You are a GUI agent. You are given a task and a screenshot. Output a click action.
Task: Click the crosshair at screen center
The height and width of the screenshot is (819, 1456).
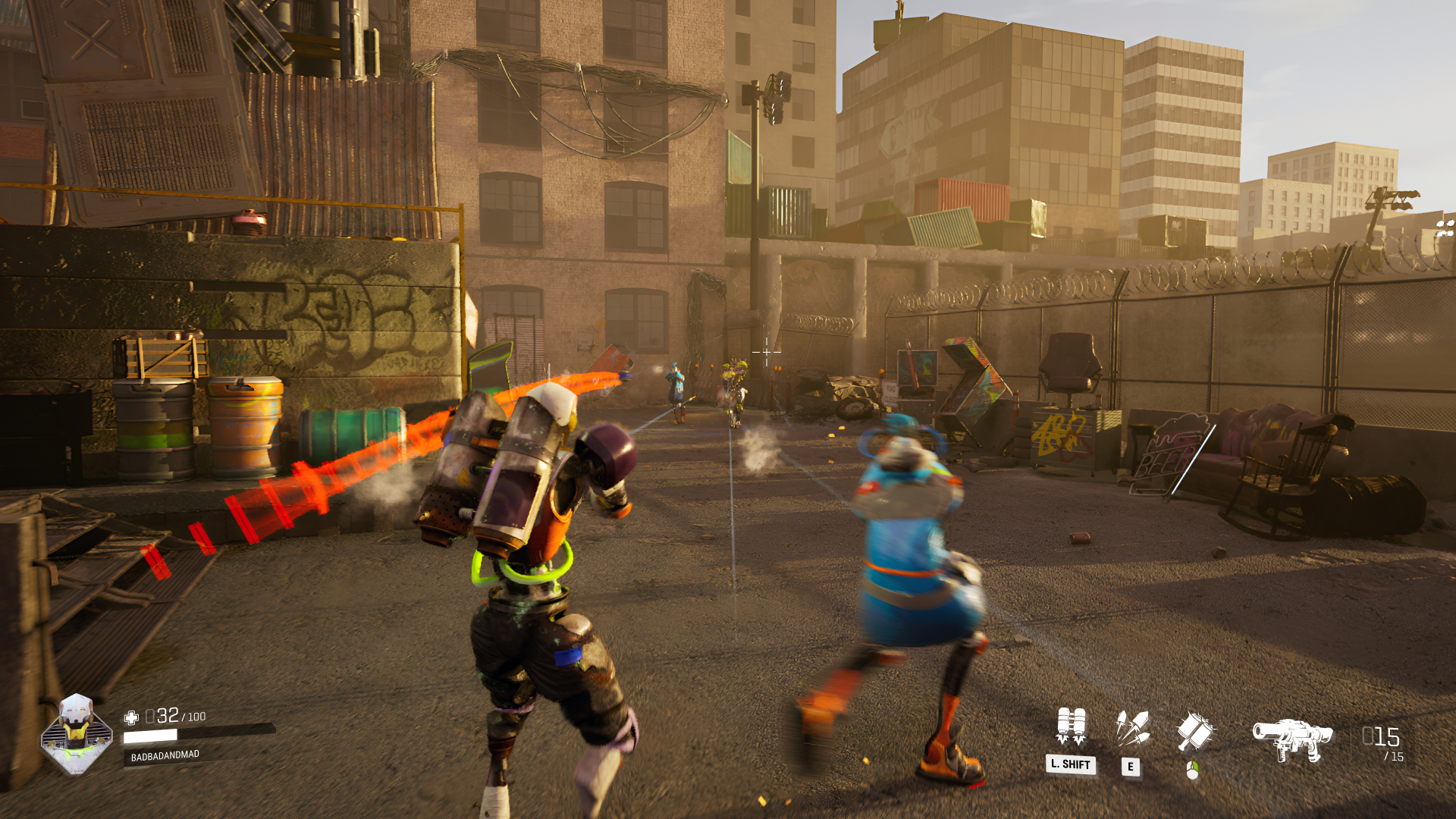[x=766, y=353]
